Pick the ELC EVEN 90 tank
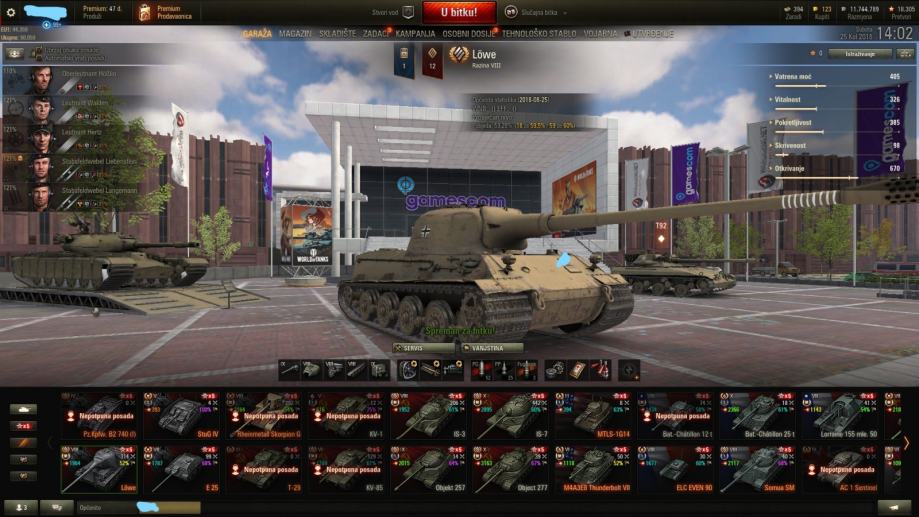Image resolution: width=919 pixels, height=517 pixels. 677,469
